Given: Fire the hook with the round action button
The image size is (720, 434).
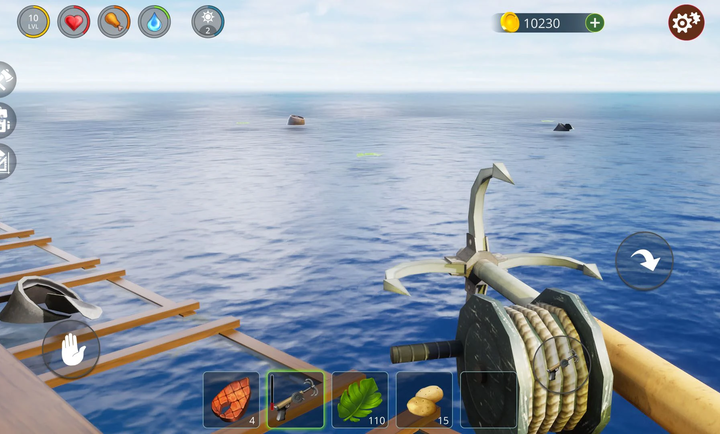Looking at the screenshot, I should [560, 363].
